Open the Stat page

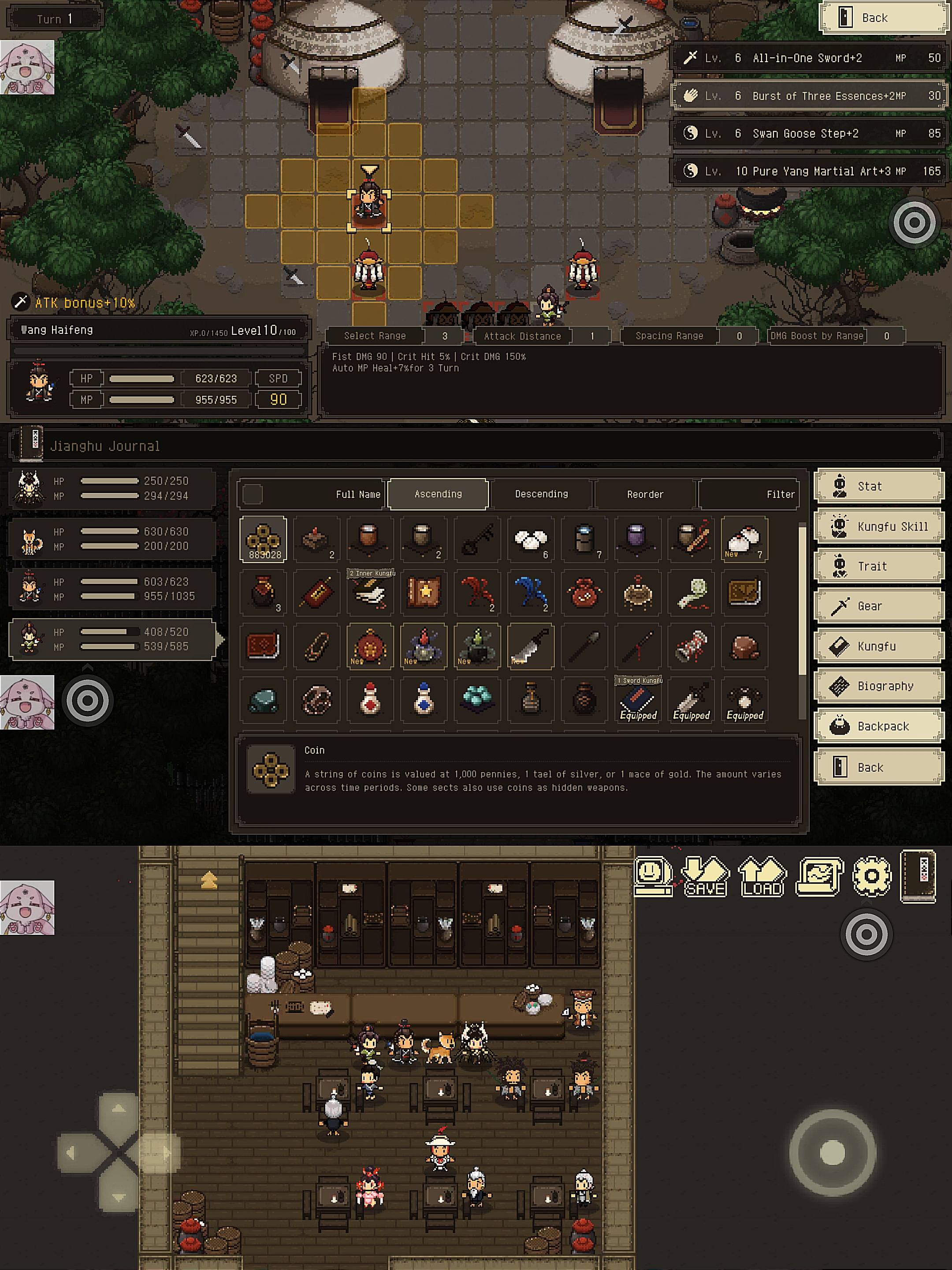878,486
